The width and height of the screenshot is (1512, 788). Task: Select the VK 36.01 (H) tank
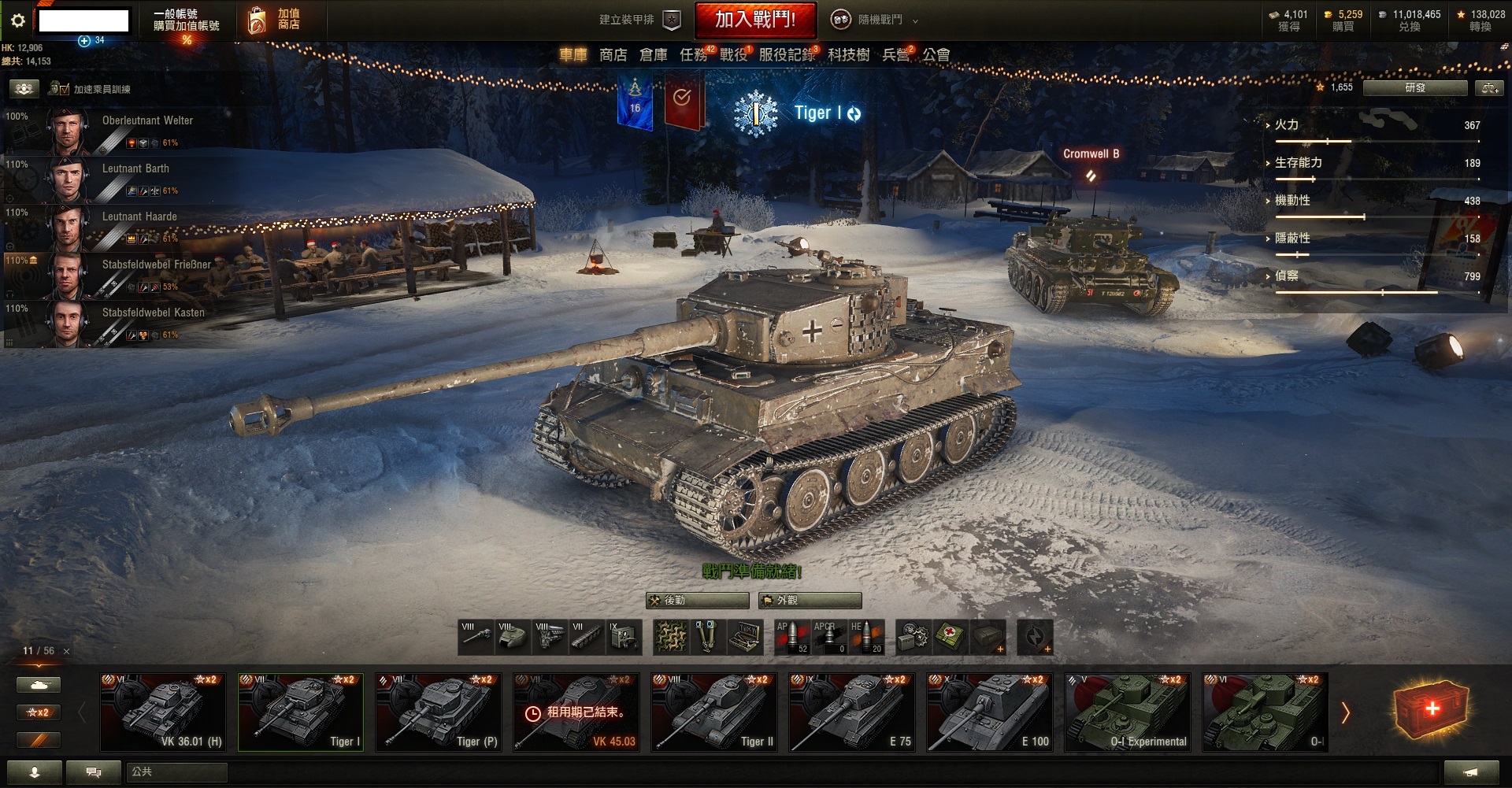pyautogui.click(x=162, y=712)
